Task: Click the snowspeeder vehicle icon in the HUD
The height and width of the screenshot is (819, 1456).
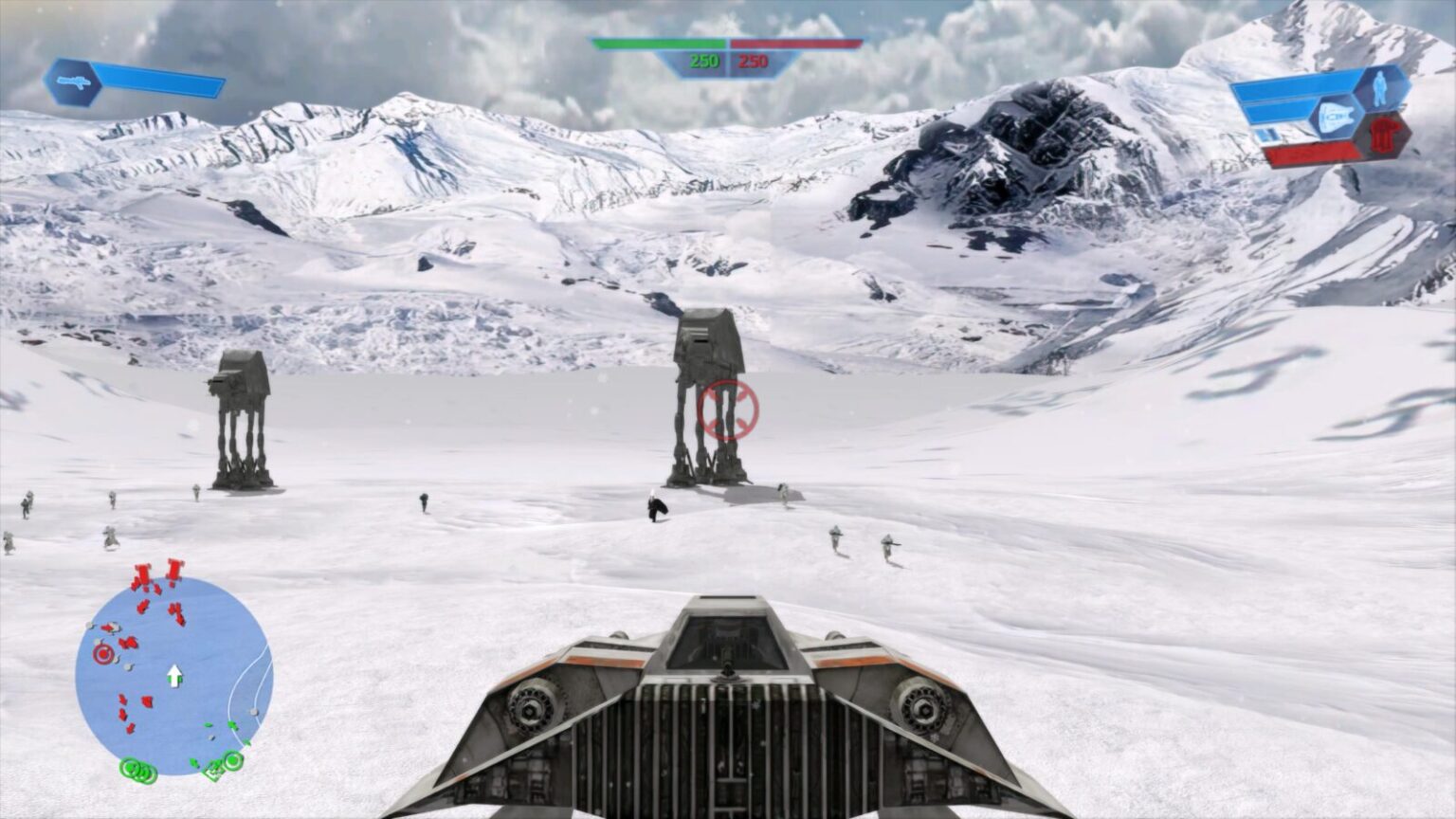Action: coord(1337,116)
